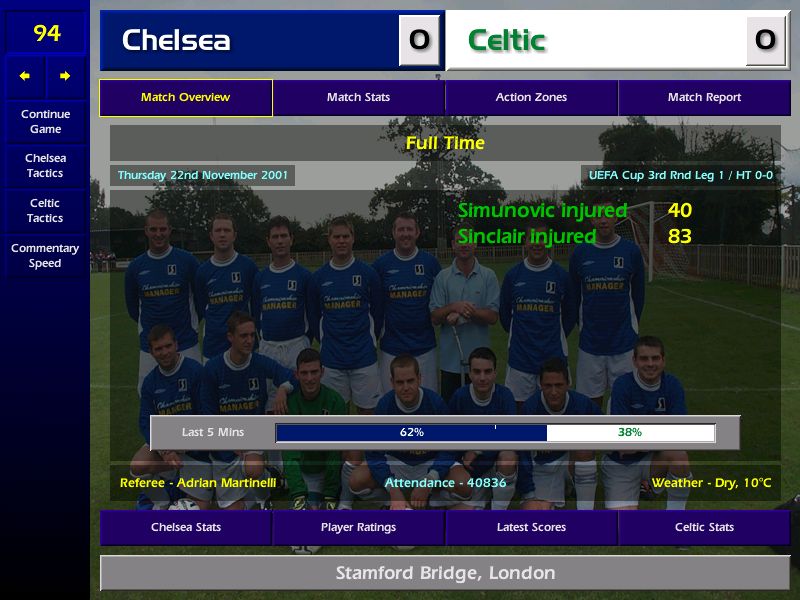The image size is (800, 600).
Task: Click the right yellow arrow button
Action: (x=65, y=76)
